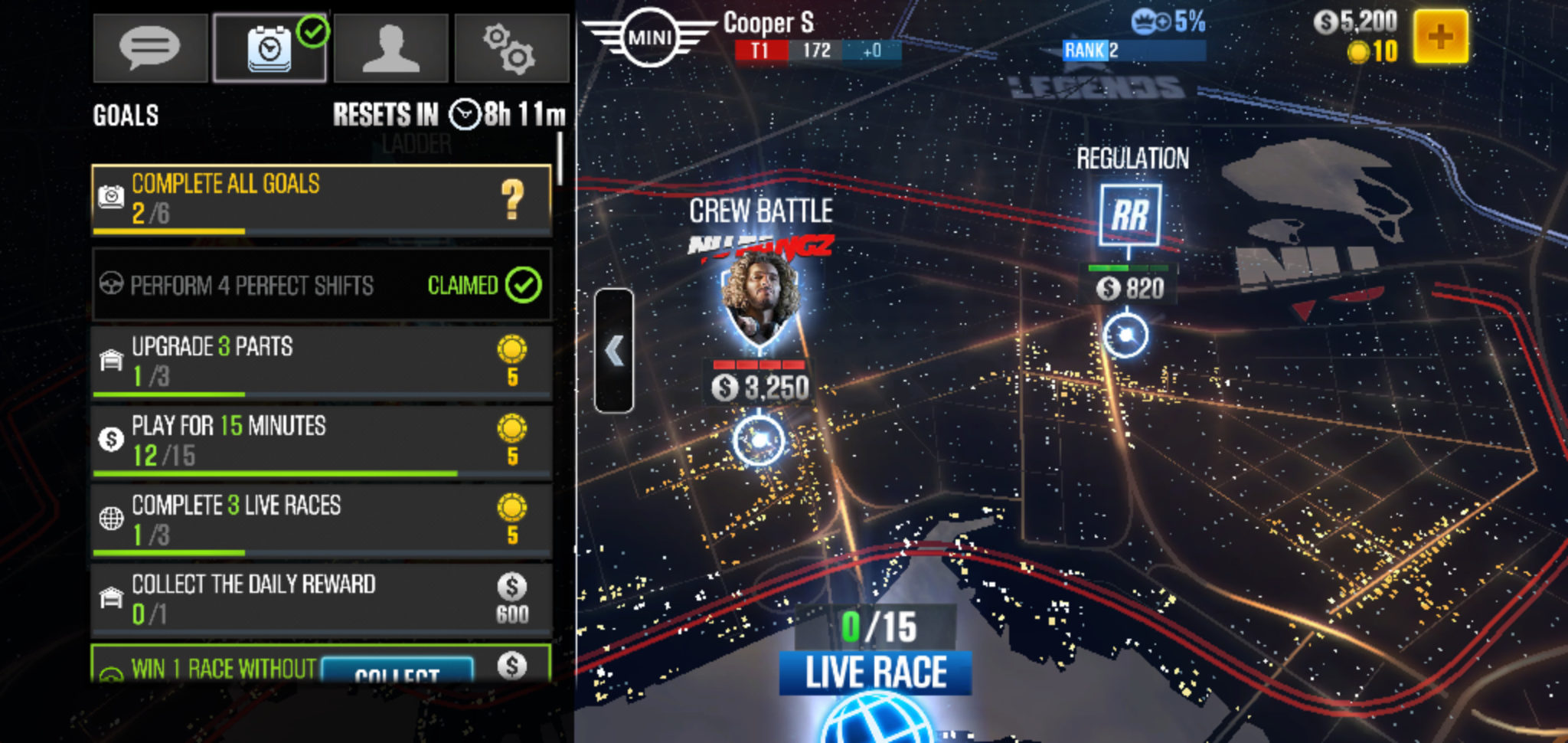Image resolution: width=1568 pixels, height=743 pixels.
Task: Enter the Live Race lobby
Action: click(876, 674)
